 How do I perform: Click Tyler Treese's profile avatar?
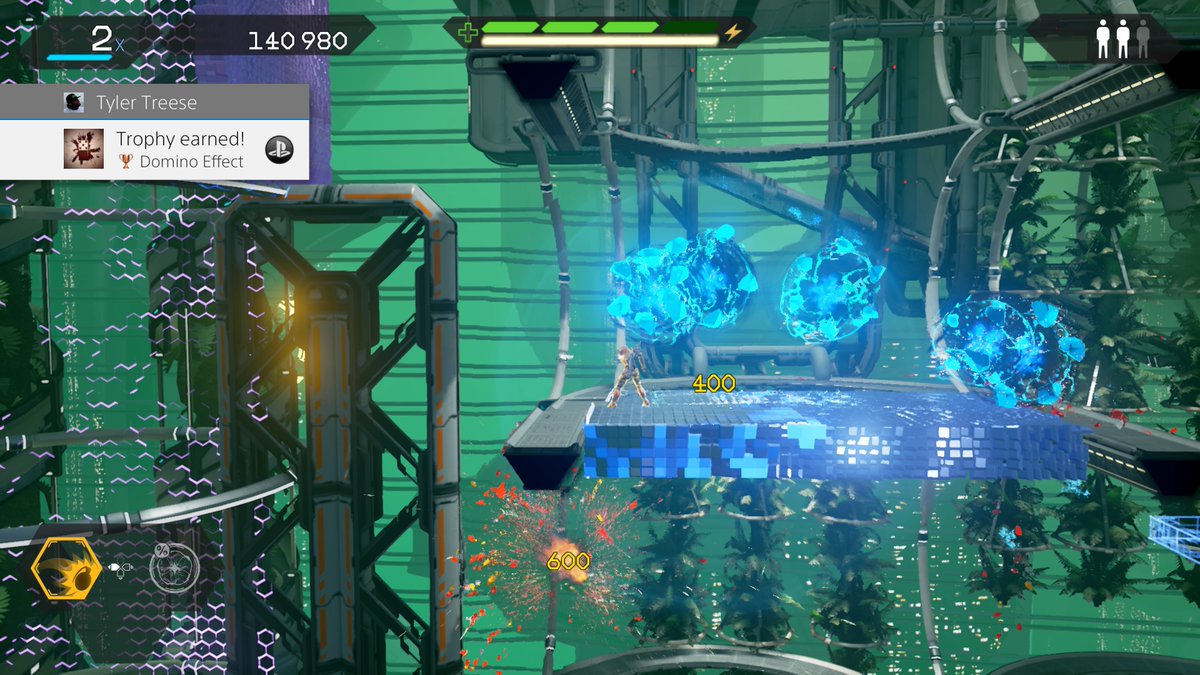click(x=73, y=102)
